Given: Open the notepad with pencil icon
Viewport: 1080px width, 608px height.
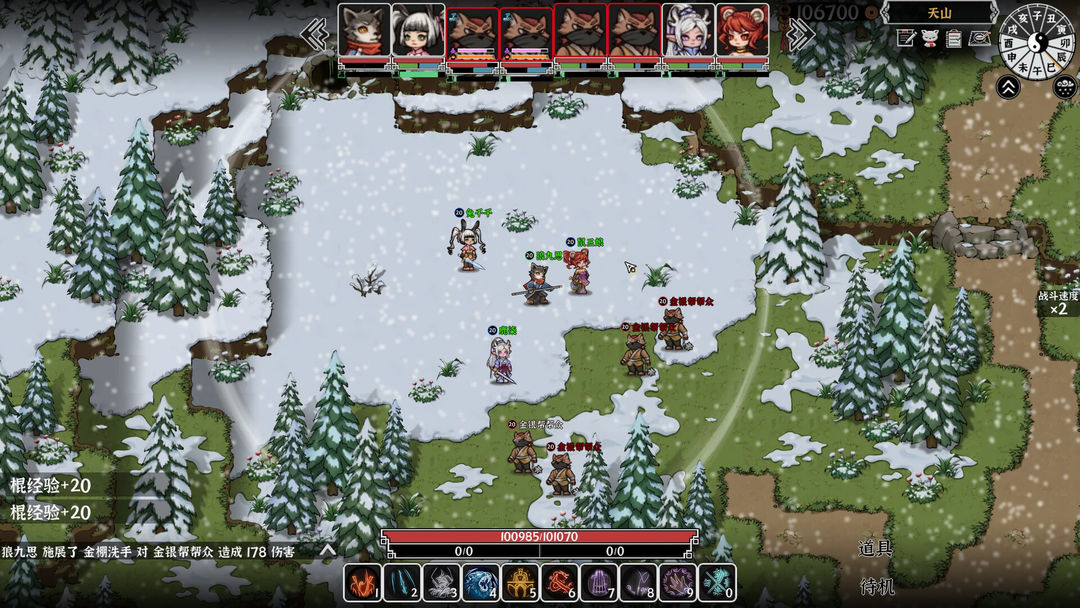Looking at the screenshot, I should 907,39.
